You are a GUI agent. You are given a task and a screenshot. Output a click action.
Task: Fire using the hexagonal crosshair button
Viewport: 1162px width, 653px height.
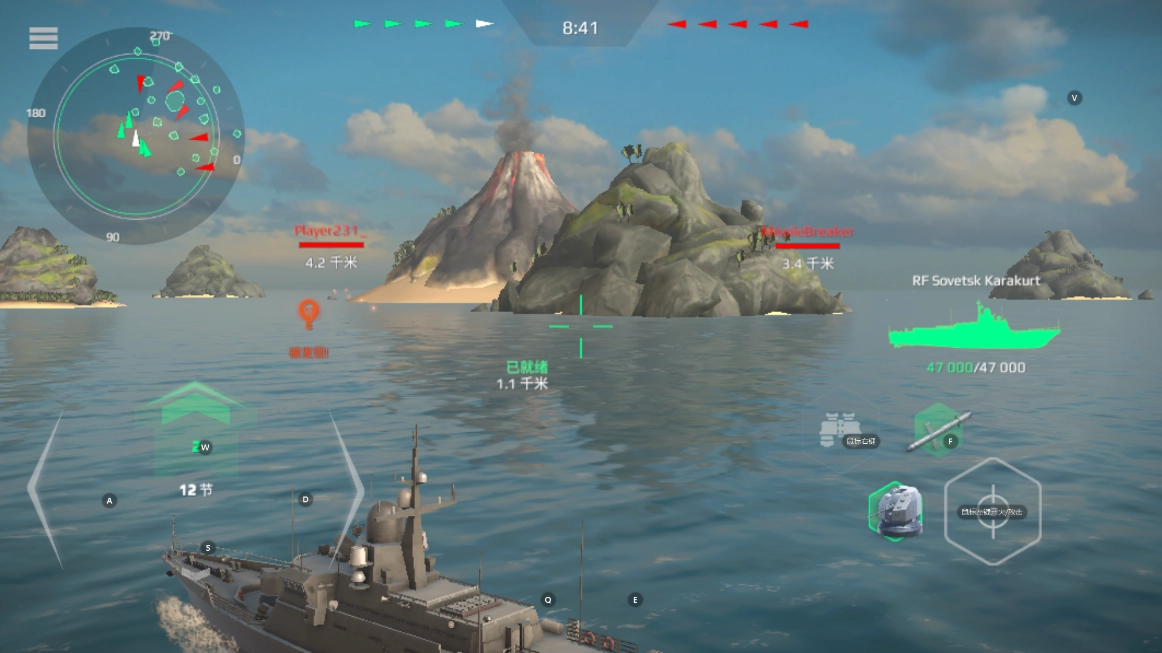(992, 511)
